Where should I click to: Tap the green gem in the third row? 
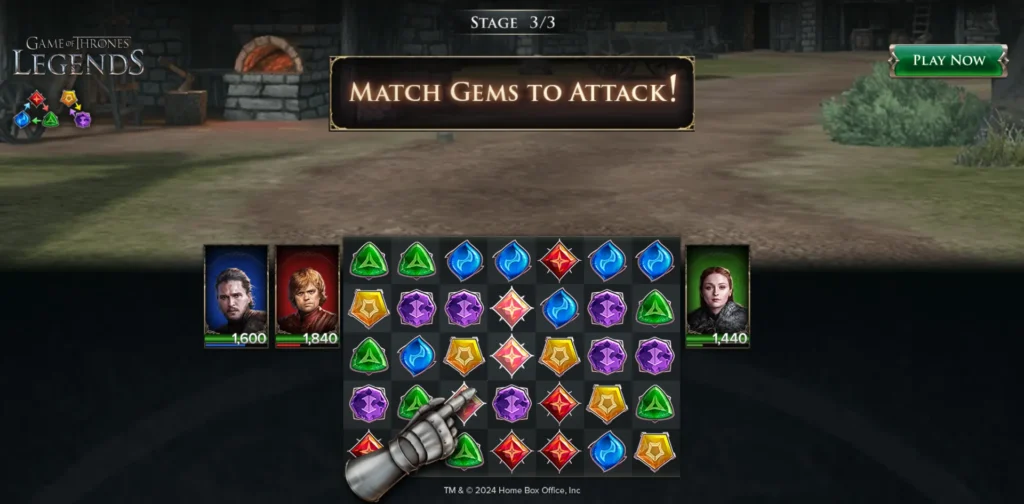pos(368,356)
